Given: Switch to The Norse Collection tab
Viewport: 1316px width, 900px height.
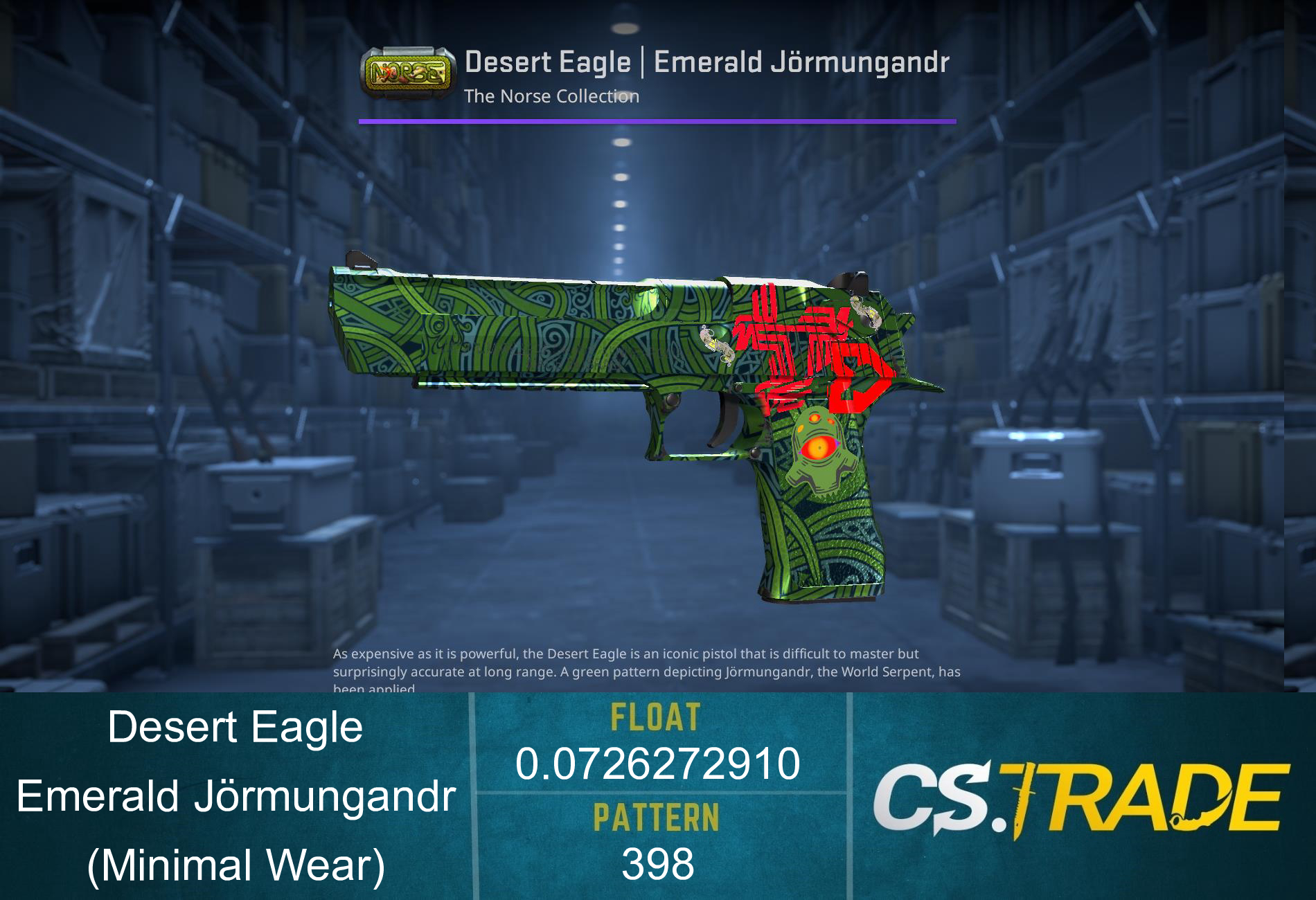Looking at the screenshot, I should coord(551,97).
